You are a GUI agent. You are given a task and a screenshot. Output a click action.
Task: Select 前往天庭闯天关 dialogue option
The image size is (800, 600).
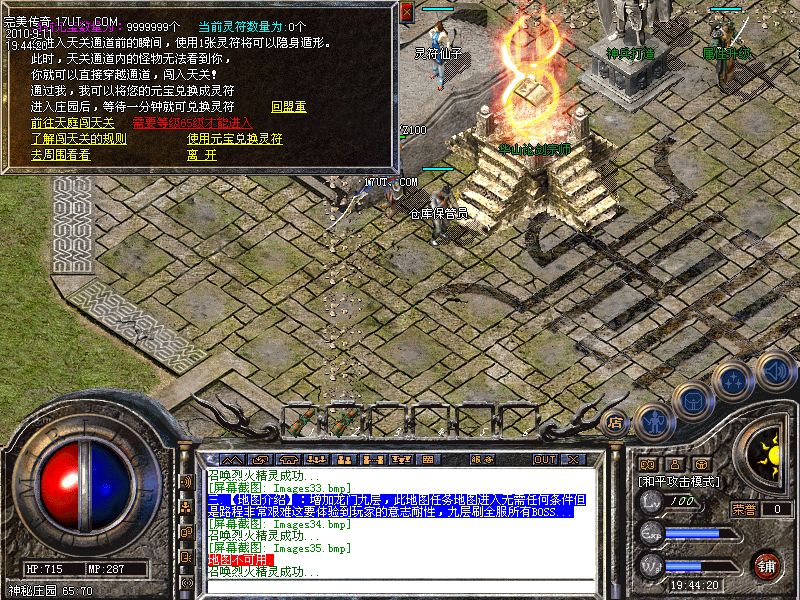tap(72, 123)
